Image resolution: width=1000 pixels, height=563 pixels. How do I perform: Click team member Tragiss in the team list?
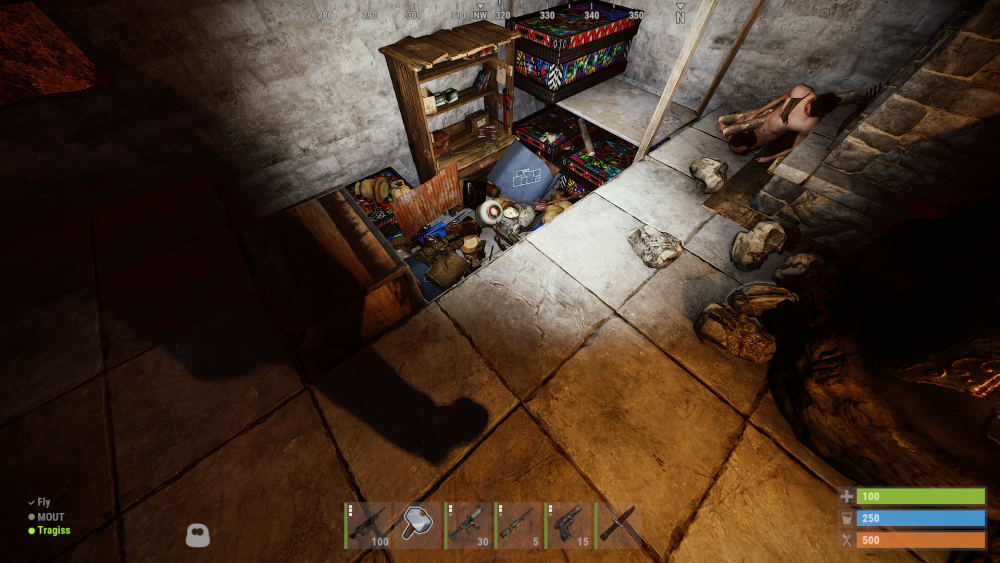tap(53, 531)
